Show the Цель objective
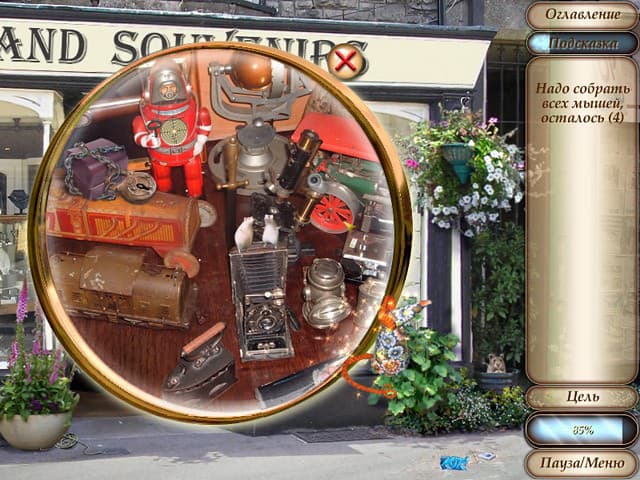The width and height of the screenshot is (640, 480). point(581,397)
